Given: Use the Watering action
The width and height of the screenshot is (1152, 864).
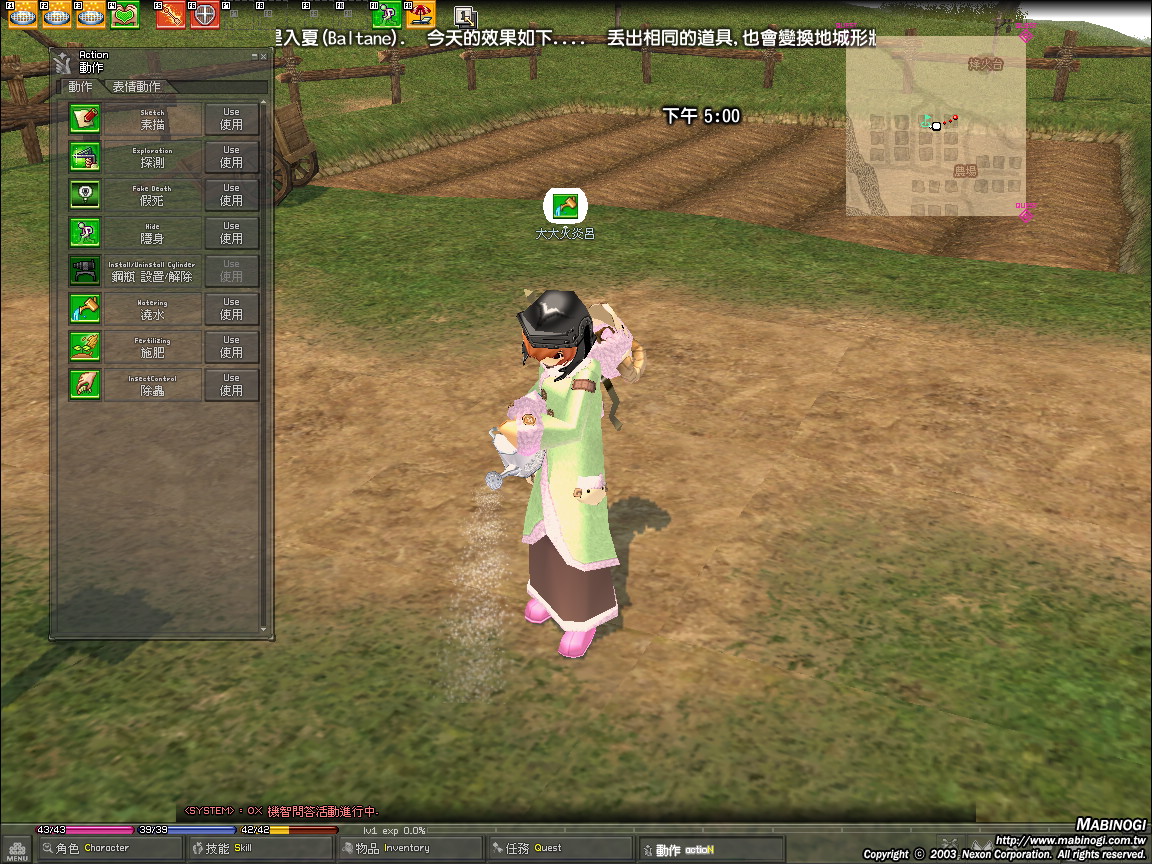Looking at the screenshot, I should click(x=231, y=308).
